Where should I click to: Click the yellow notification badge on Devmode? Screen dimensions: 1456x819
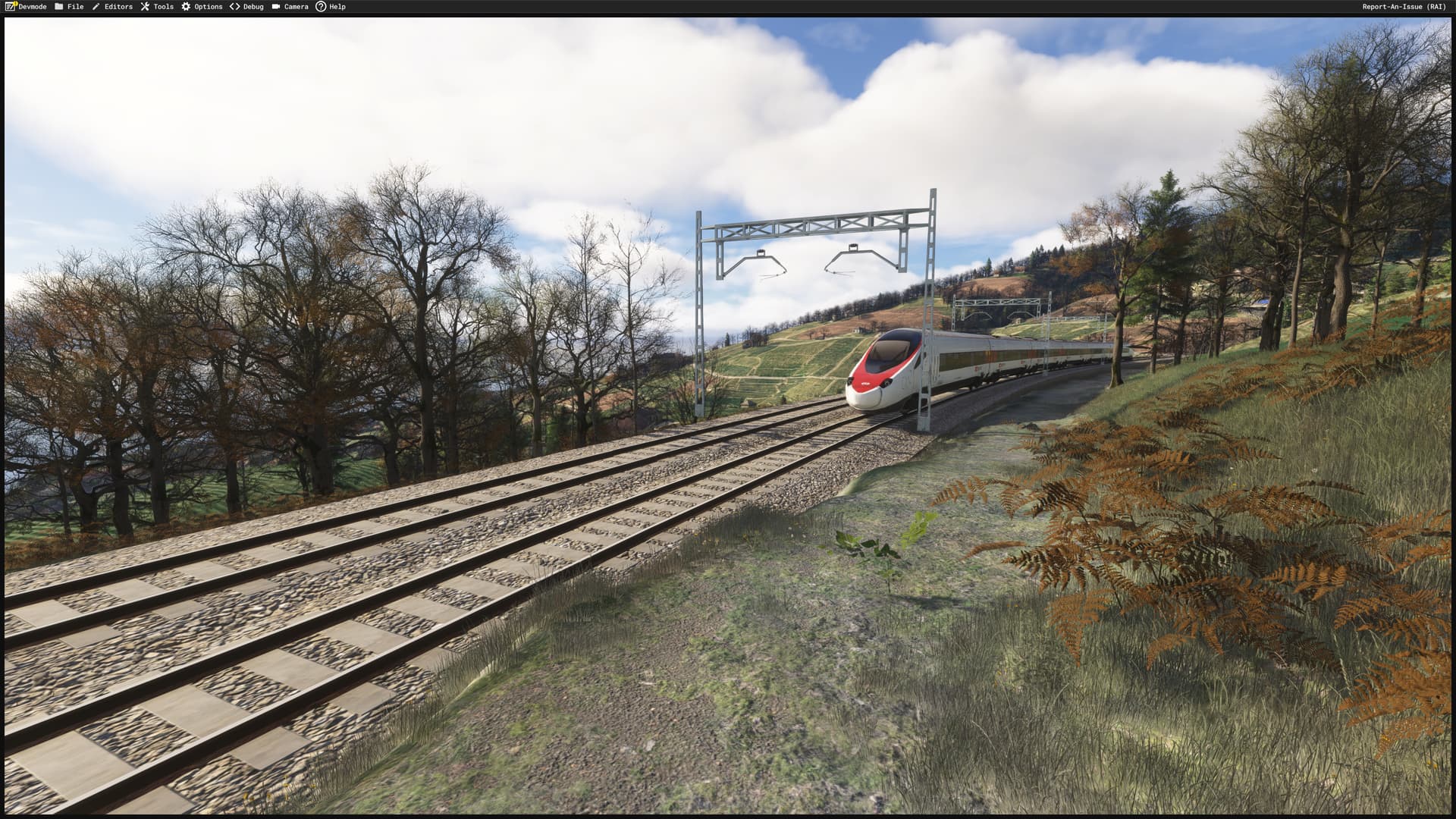click(x=15, y=3)
